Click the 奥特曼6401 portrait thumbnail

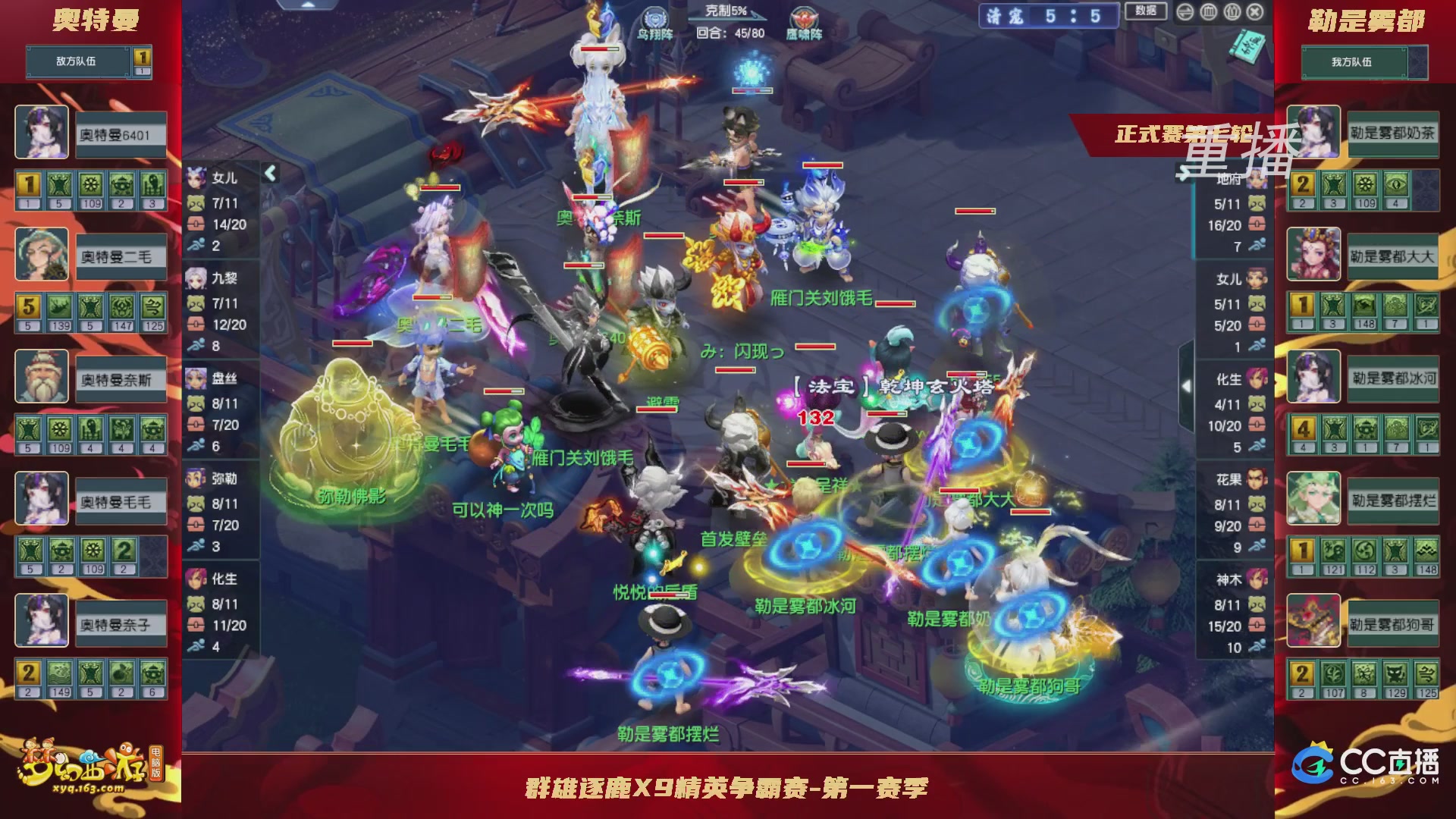point(42,133)
